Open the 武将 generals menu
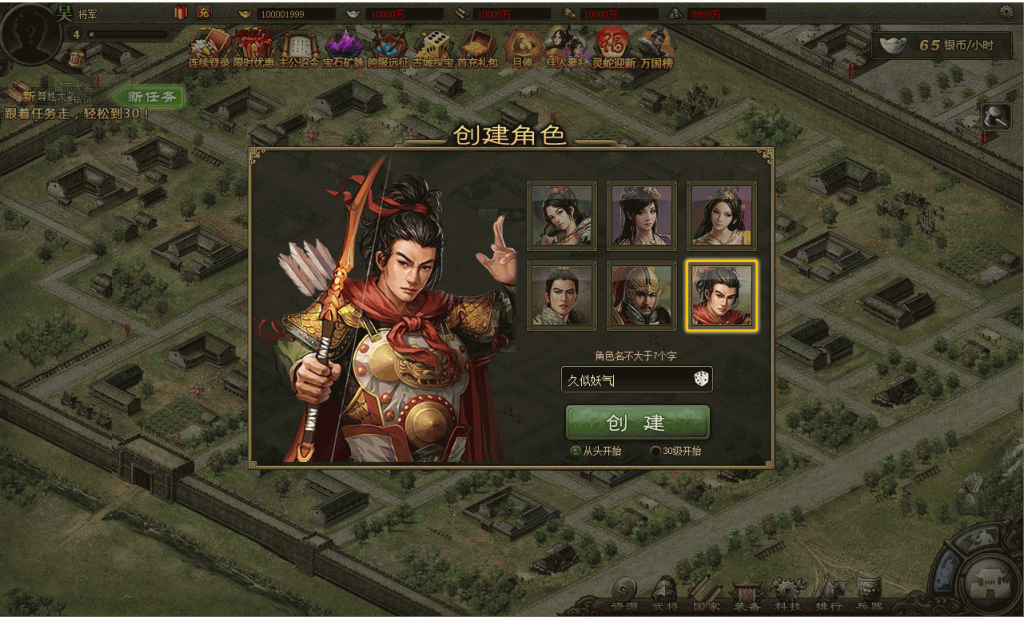The image size is (1024, 617). (664, 595)
